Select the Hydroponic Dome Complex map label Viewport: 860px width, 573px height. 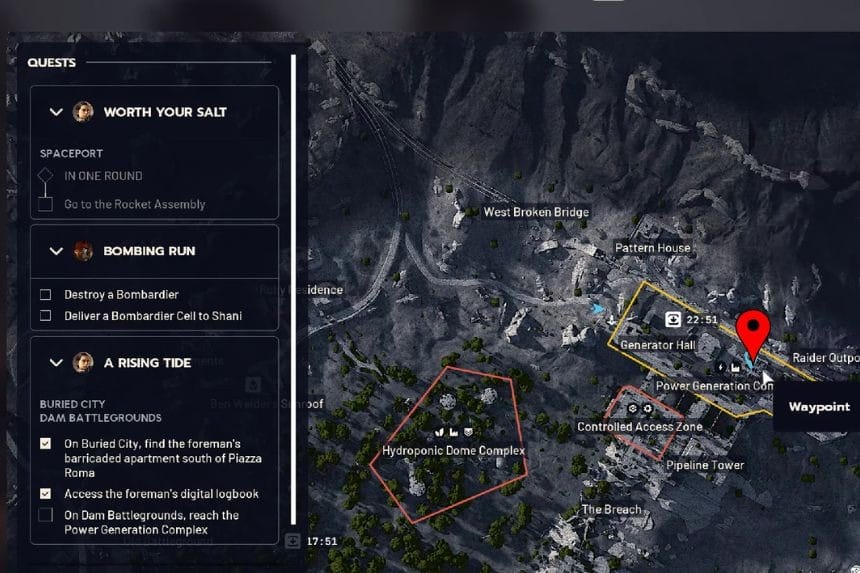tap(454, 451)
